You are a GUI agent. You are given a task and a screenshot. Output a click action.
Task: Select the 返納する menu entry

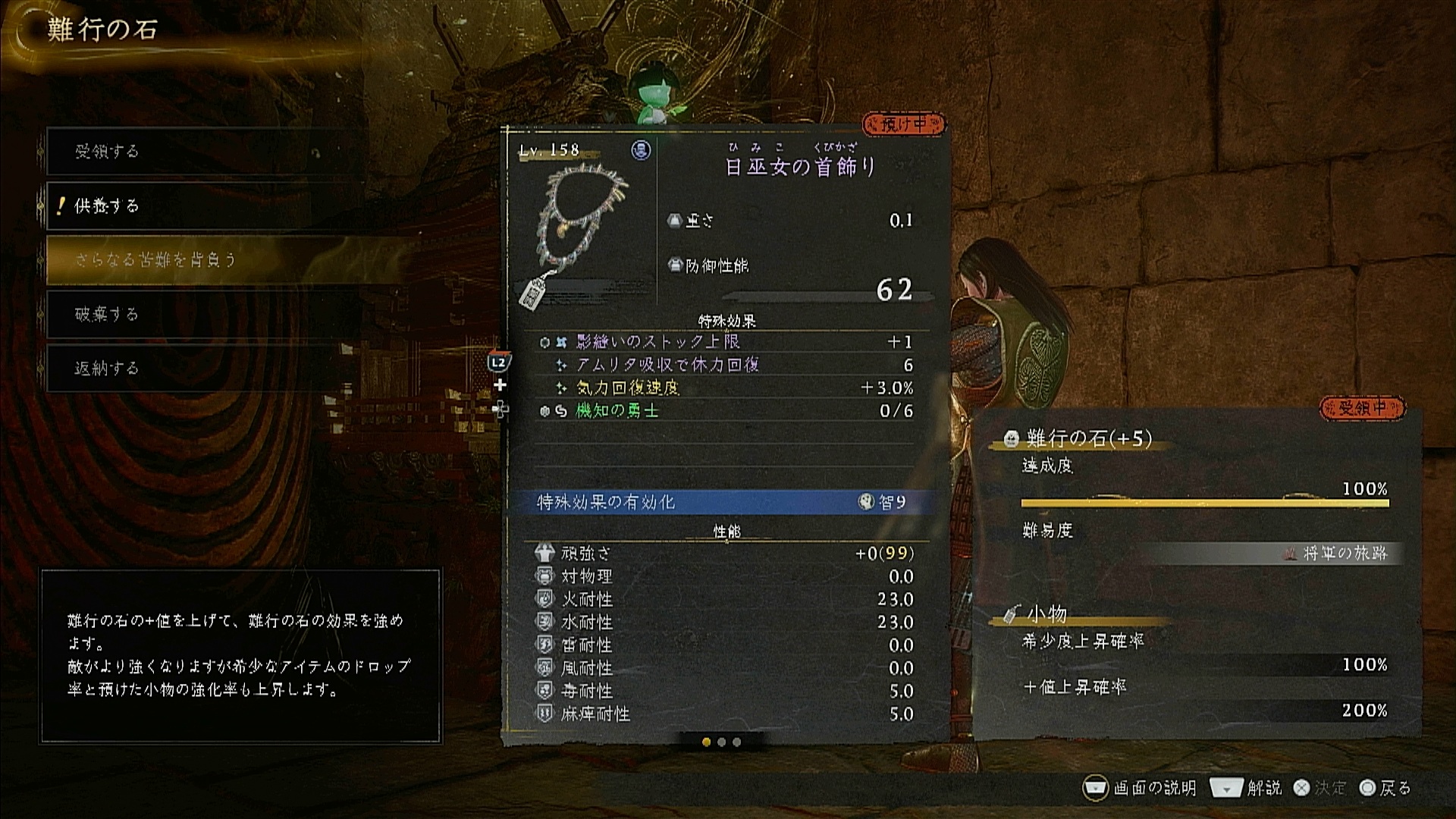pyautogui.click(x=199, y=369)
